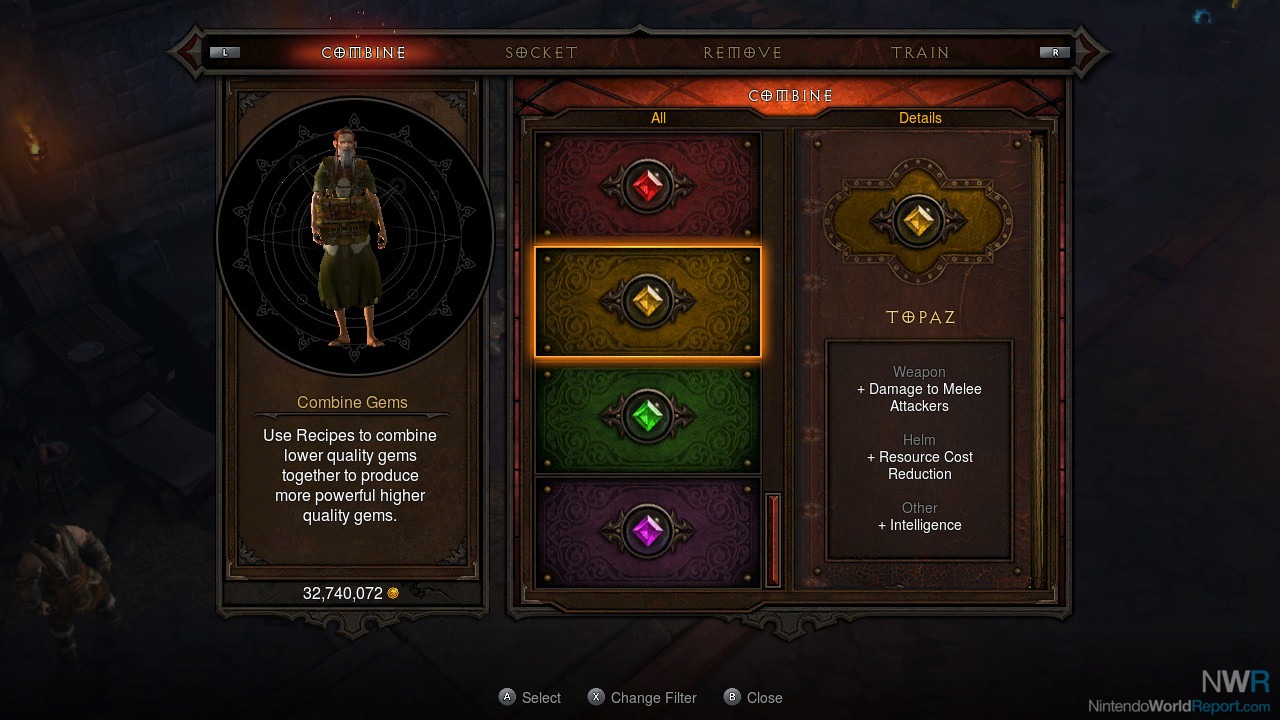The height and width of the screenshot is (720, 1280).
Task: Click the gem list scrollbar
Action: (x=772, y=538)
